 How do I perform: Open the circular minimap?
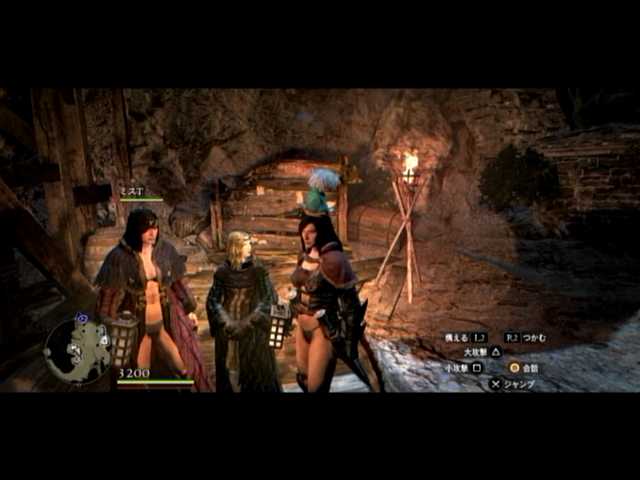pos(77,350)
